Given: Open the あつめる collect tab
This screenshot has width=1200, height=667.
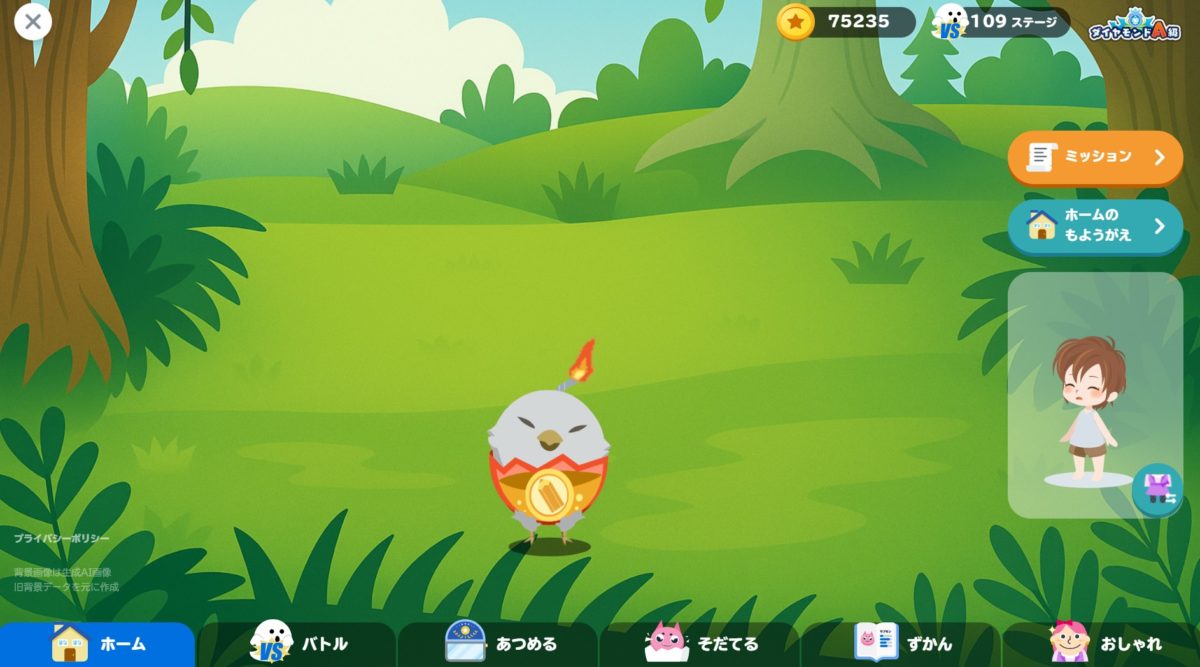Looking at the screenshot, I should 499,643.
